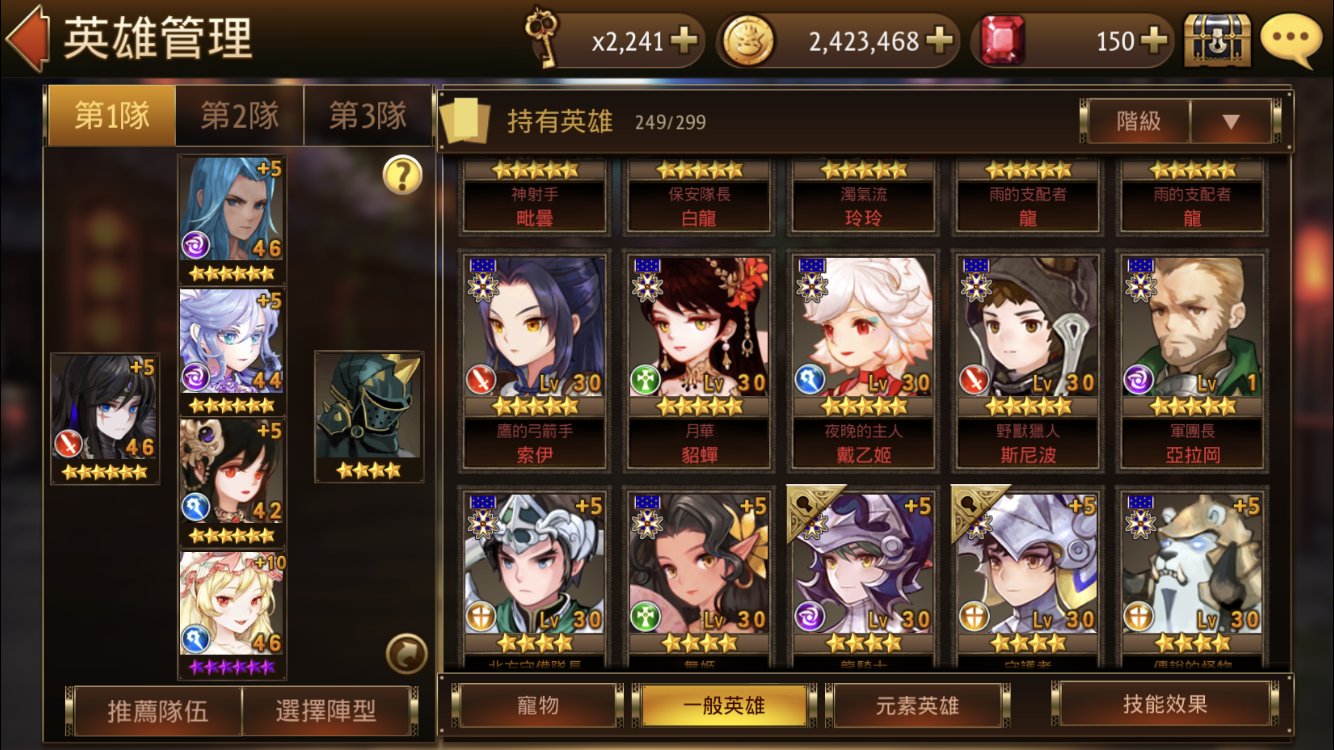Choose 推薦隊伍 recommended team button
This screenshot has width=1334, height=750.
pyautogui.click(x=158, y=711)
